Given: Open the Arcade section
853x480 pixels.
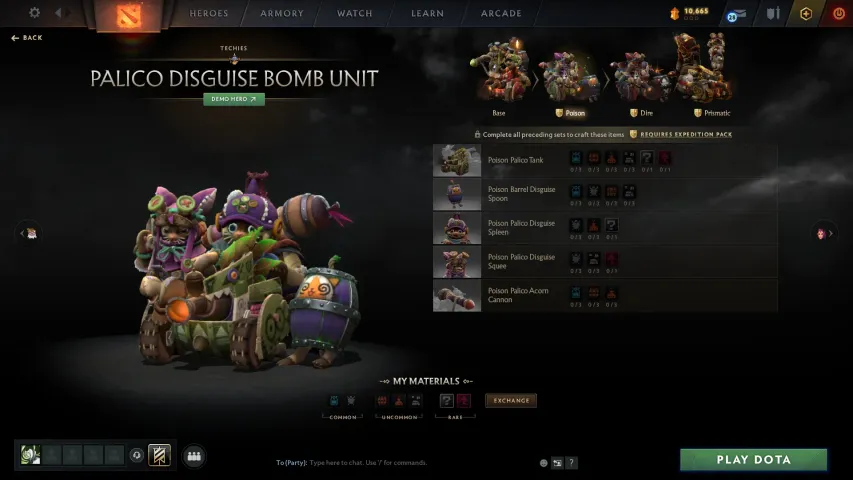Looking at the screenshot, I should point(501,14).
